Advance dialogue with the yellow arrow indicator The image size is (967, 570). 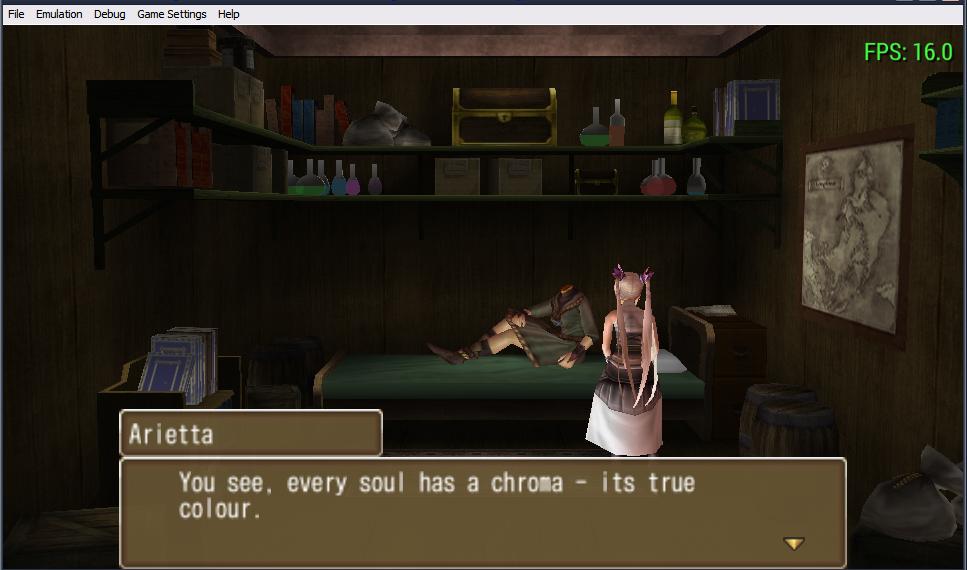pyautogui.click(x=793, y=543)
